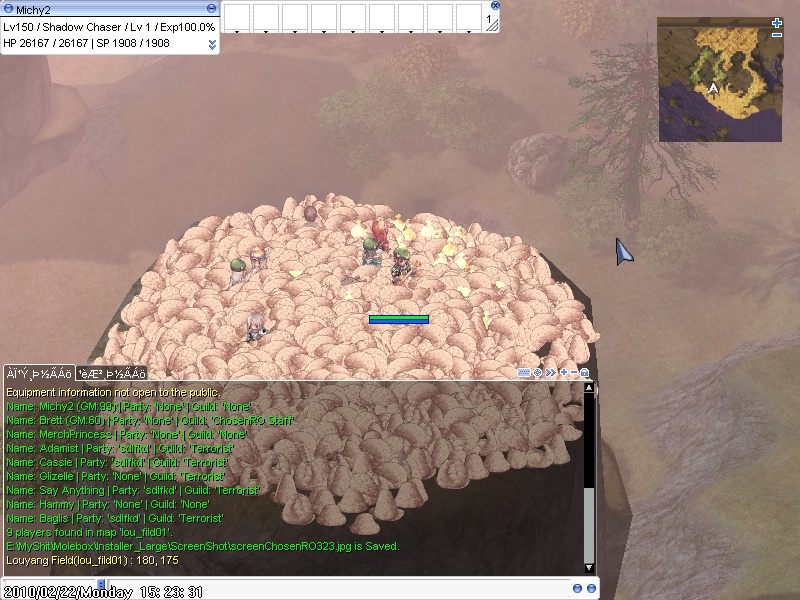Zoom out the minimap with the minus button
The height and width of the screenshot is (600, 800).
(x=777, y=35)
